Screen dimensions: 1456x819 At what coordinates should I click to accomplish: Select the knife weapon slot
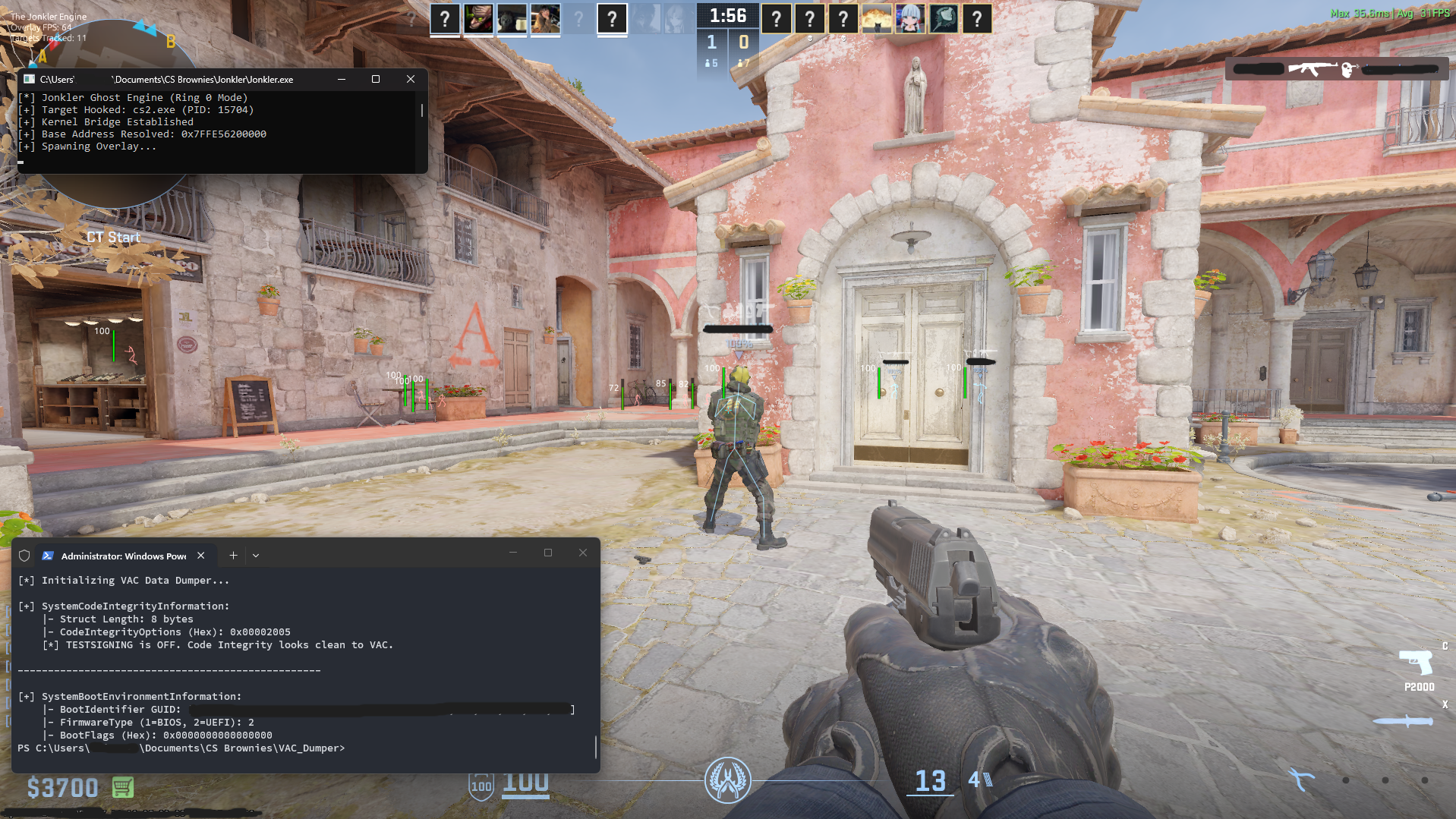[x=1403, y=720]
